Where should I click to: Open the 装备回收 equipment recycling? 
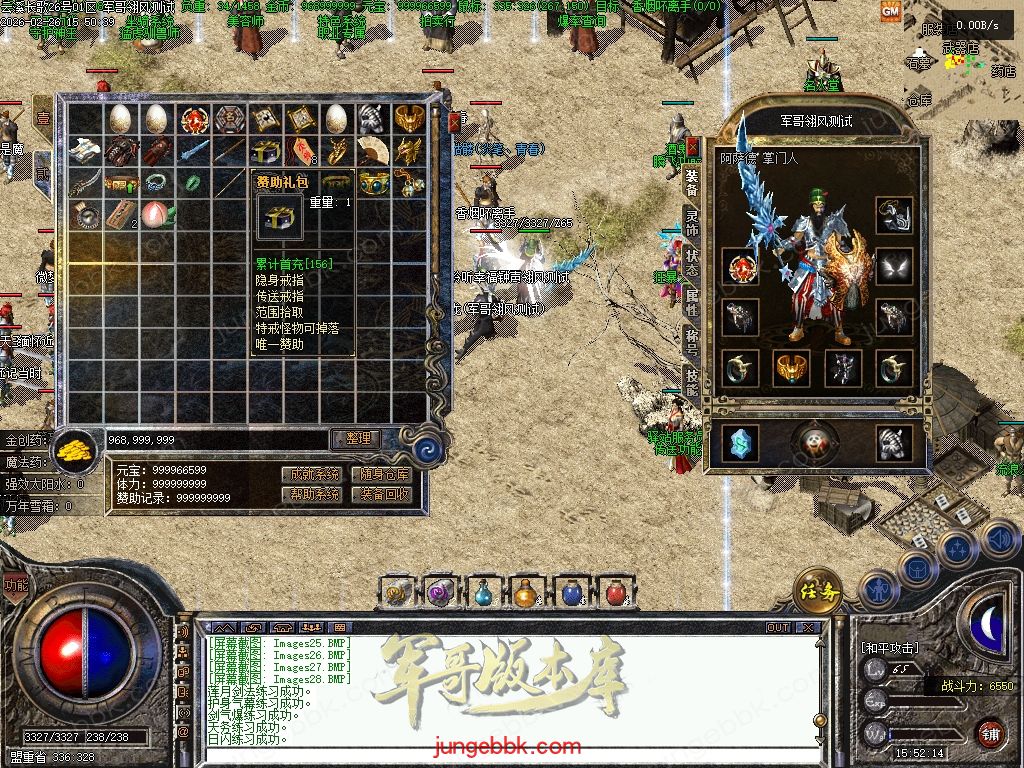tap(385, 494)
